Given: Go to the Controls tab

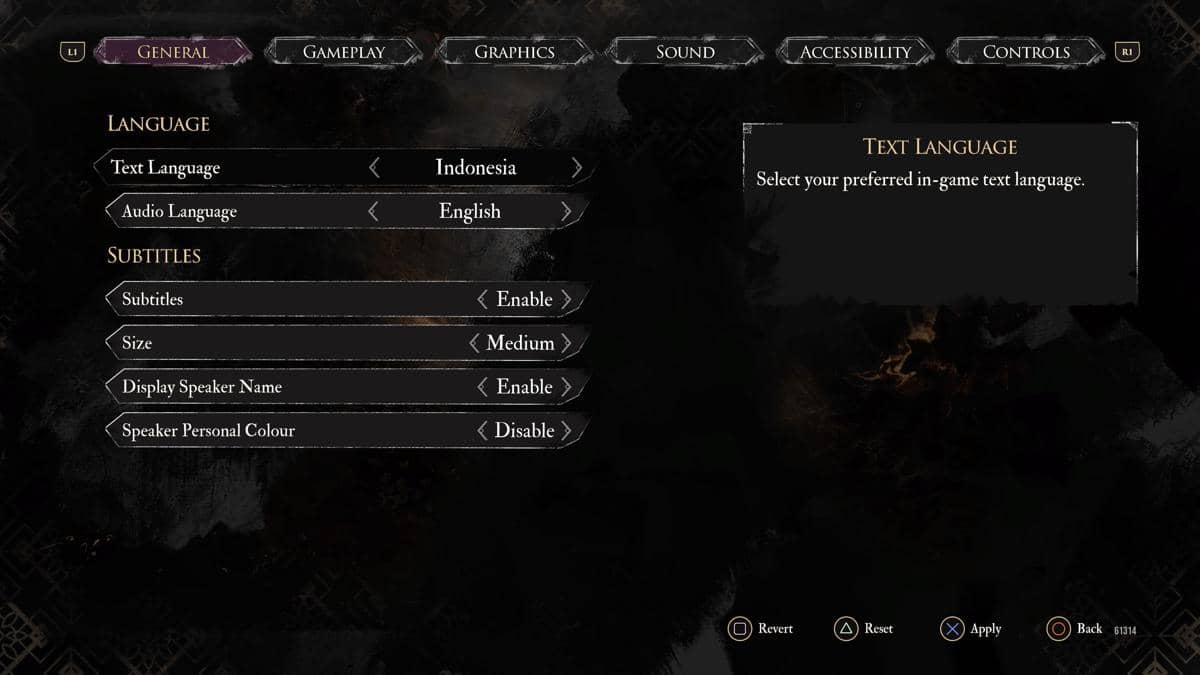Looking at the screenshot, I should [1026, 52].
